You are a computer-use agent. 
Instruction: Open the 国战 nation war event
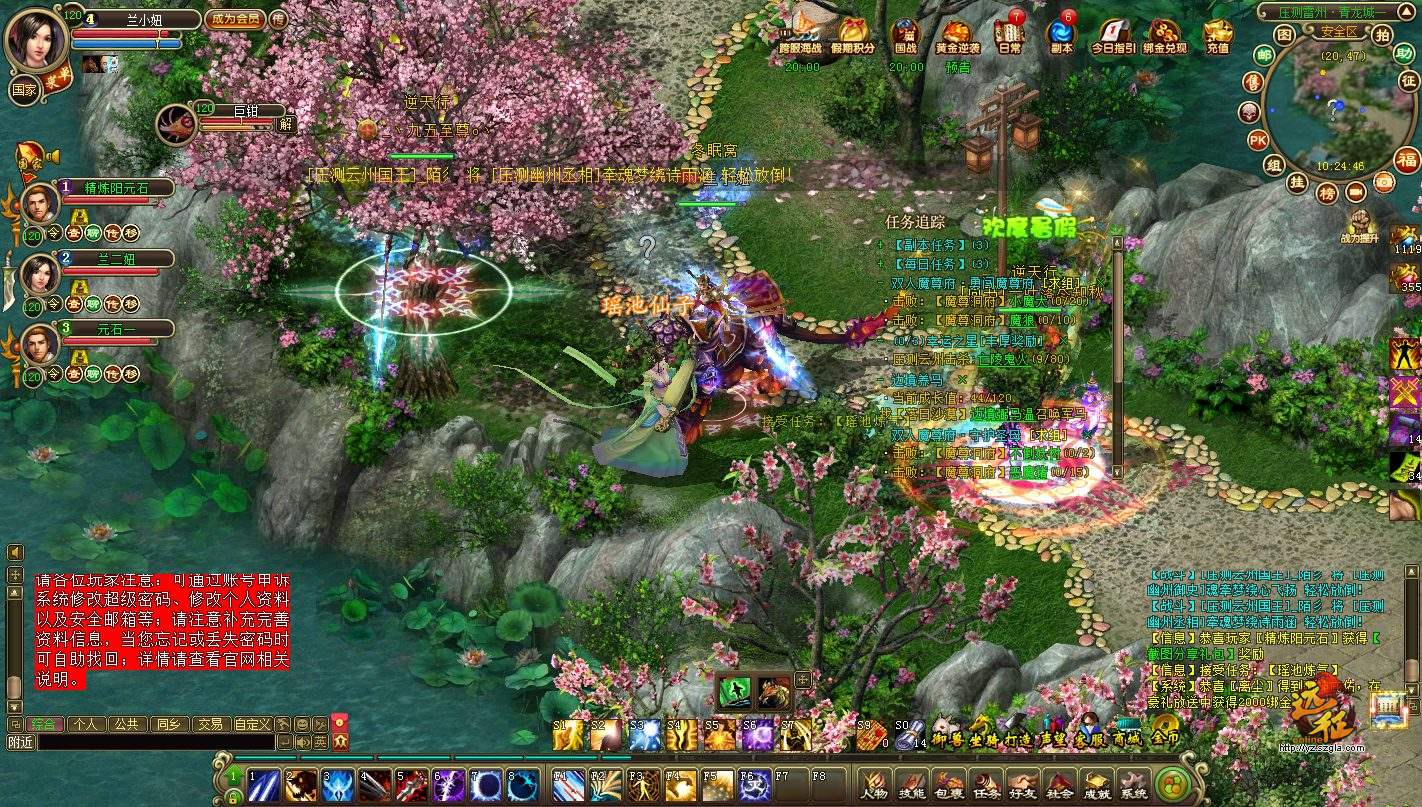pyautogui.click(x=905, y=37)
